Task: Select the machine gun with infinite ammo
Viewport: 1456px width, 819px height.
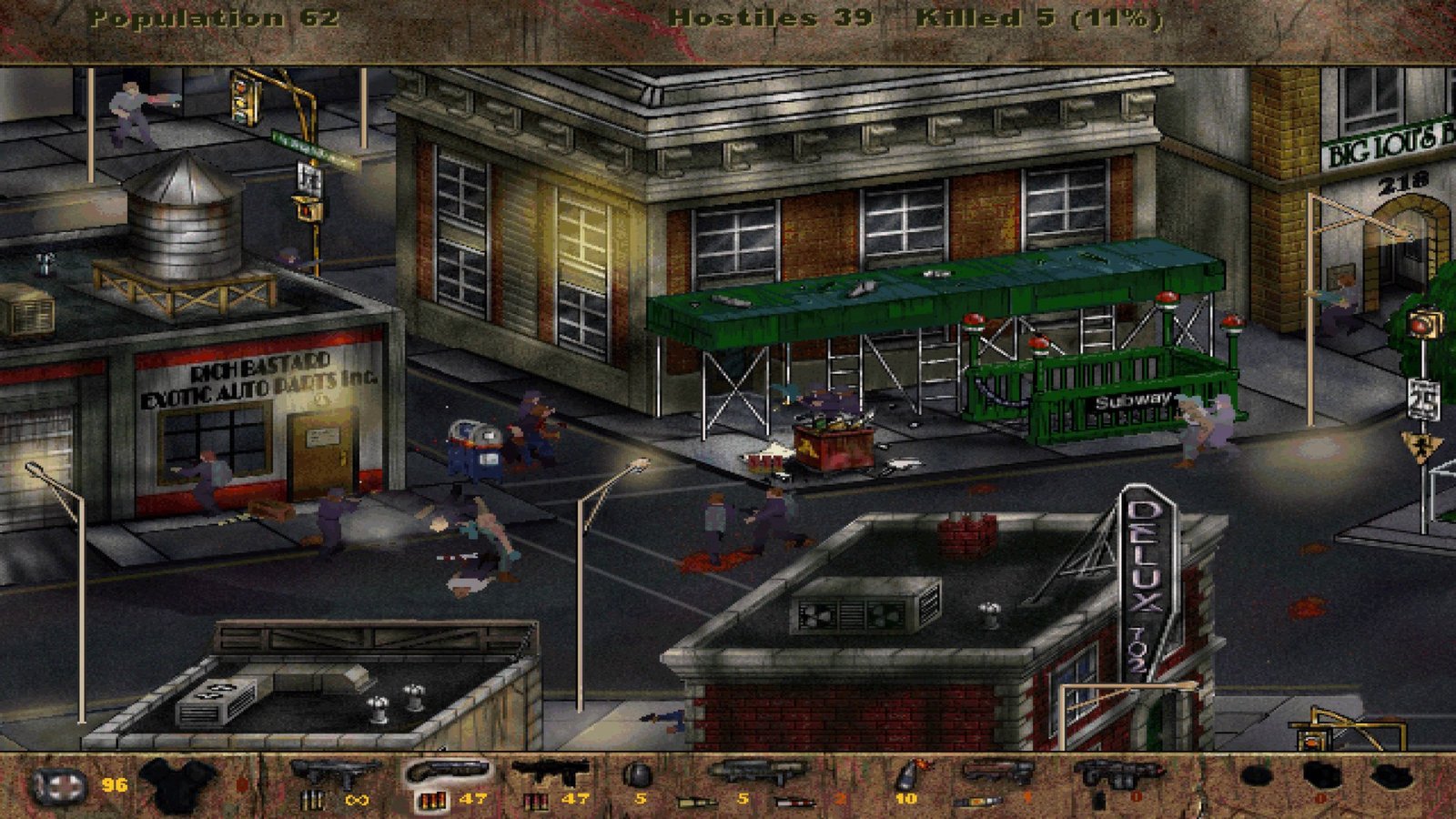Action: click(334, 775)
